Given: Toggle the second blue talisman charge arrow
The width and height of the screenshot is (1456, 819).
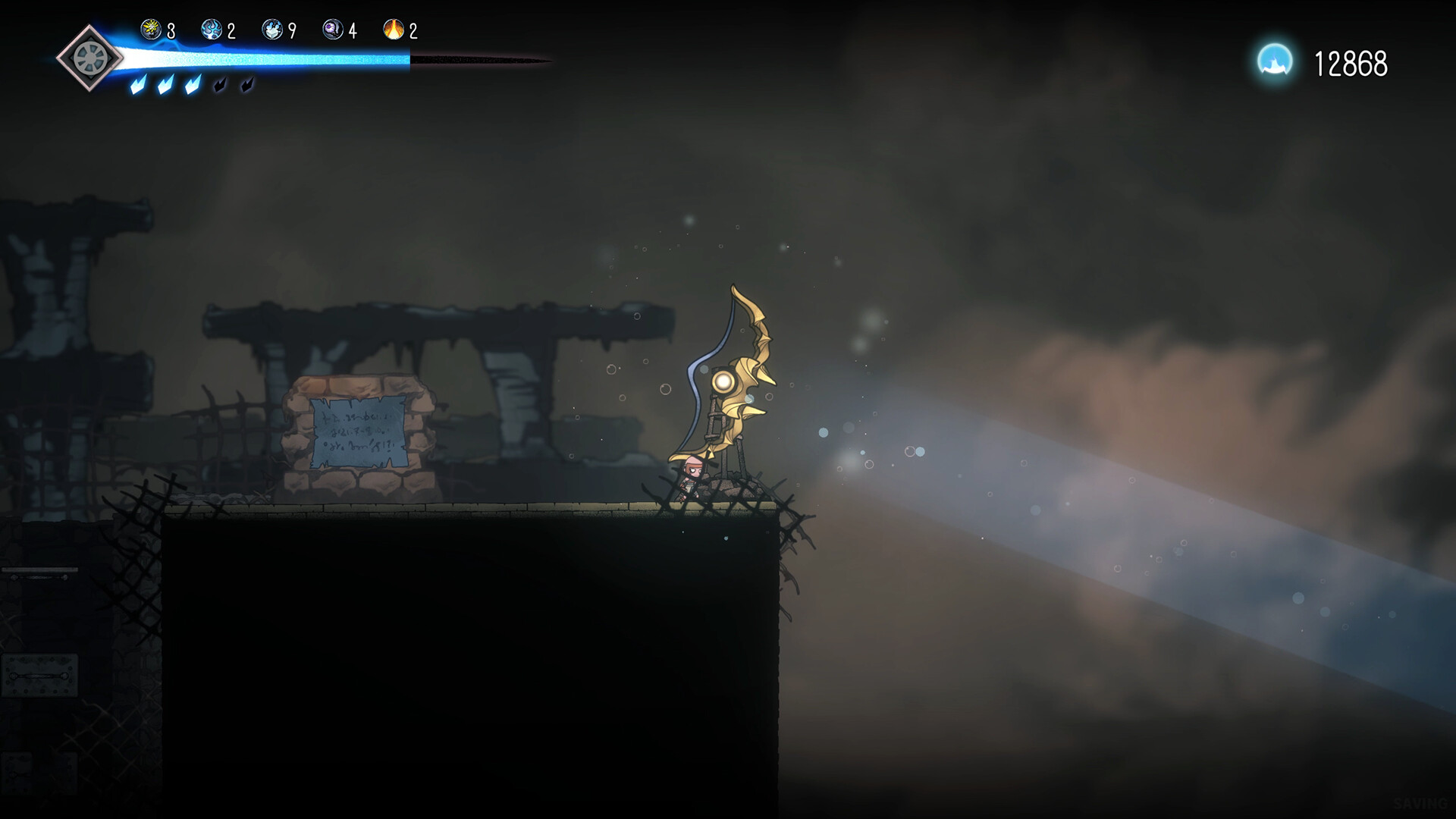Looking at the screenshot, I should click(x=165, y=86).
